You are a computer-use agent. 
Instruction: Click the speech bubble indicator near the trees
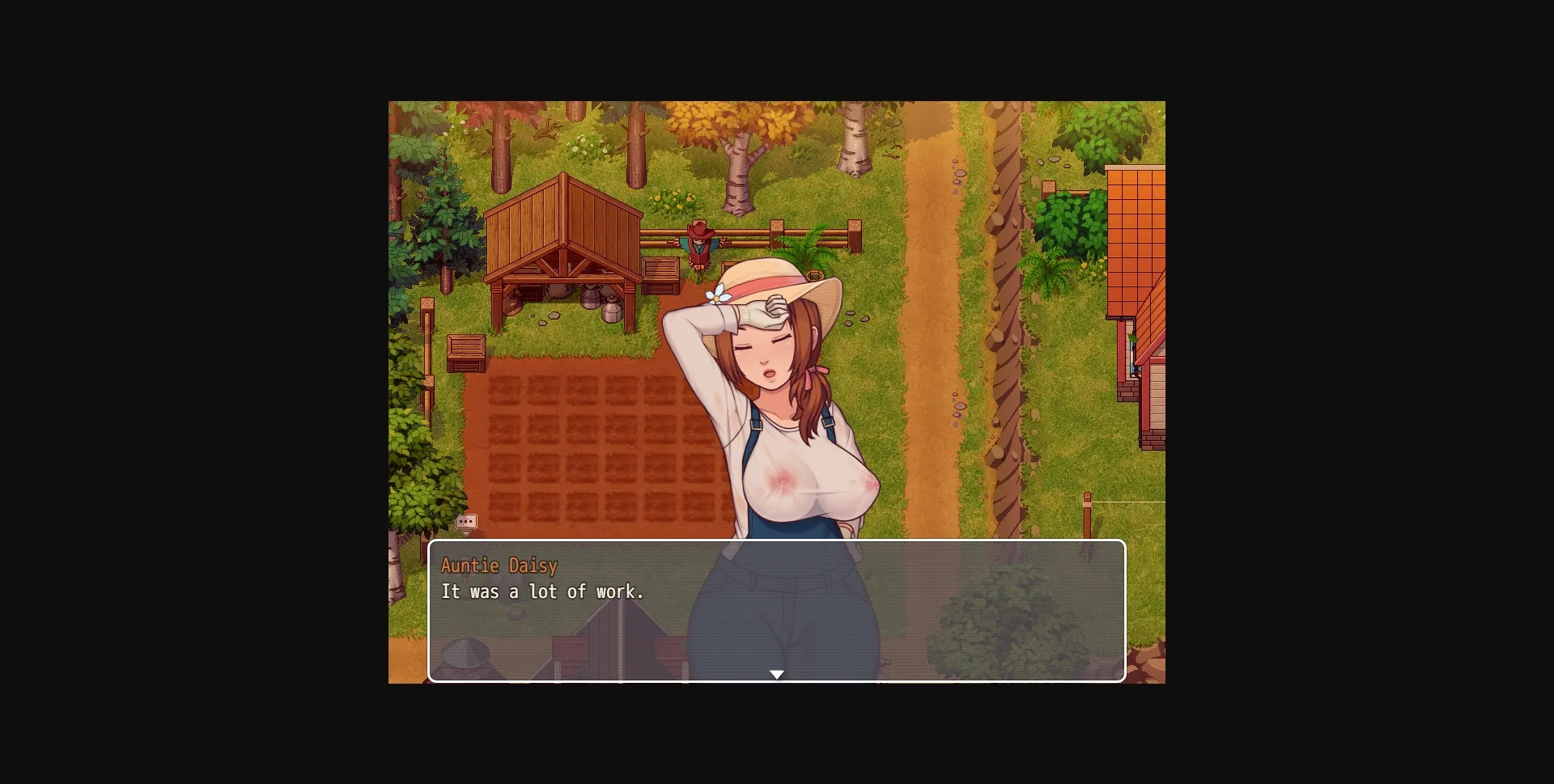(x=466, y=521)
